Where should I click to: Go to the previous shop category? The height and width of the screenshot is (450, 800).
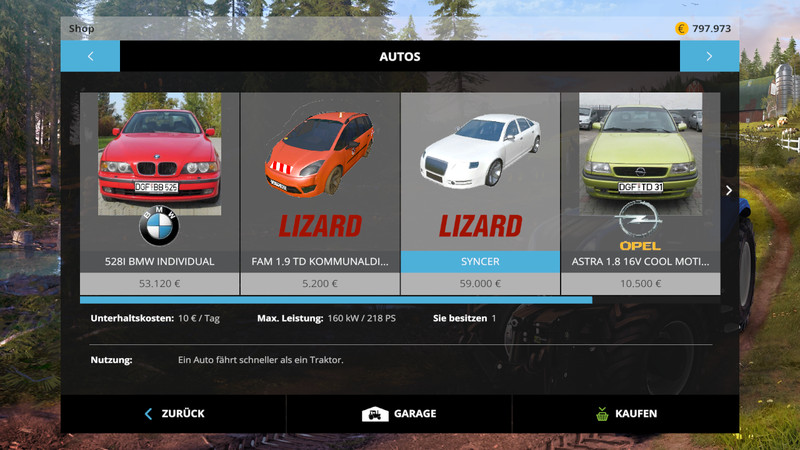click(x=90, y=56)
